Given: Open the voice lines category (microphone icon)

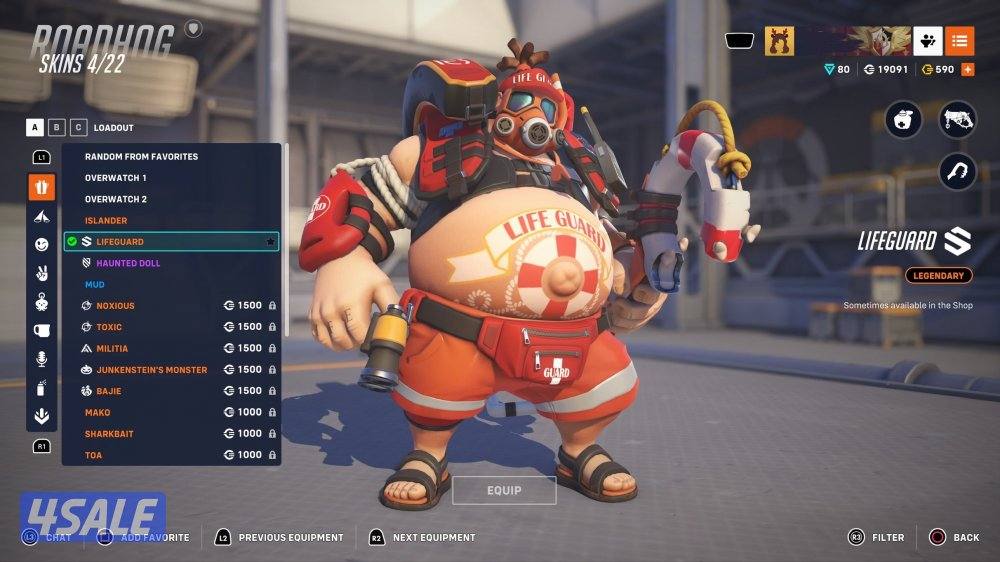Looking at the screenshot, I should pos(41,358).
